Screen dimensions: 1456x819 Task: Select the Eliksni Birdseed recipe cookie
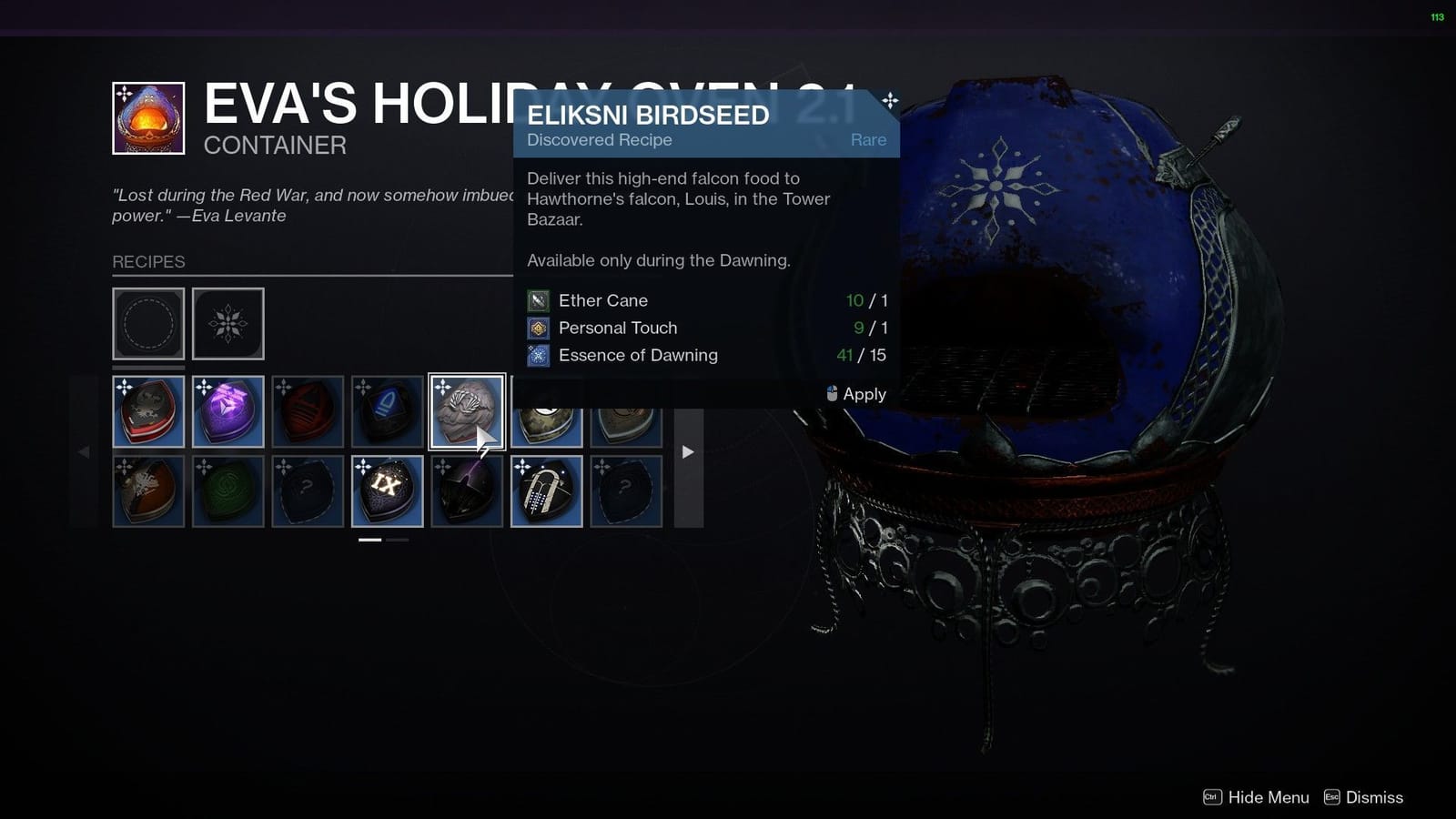click(466, 410)
